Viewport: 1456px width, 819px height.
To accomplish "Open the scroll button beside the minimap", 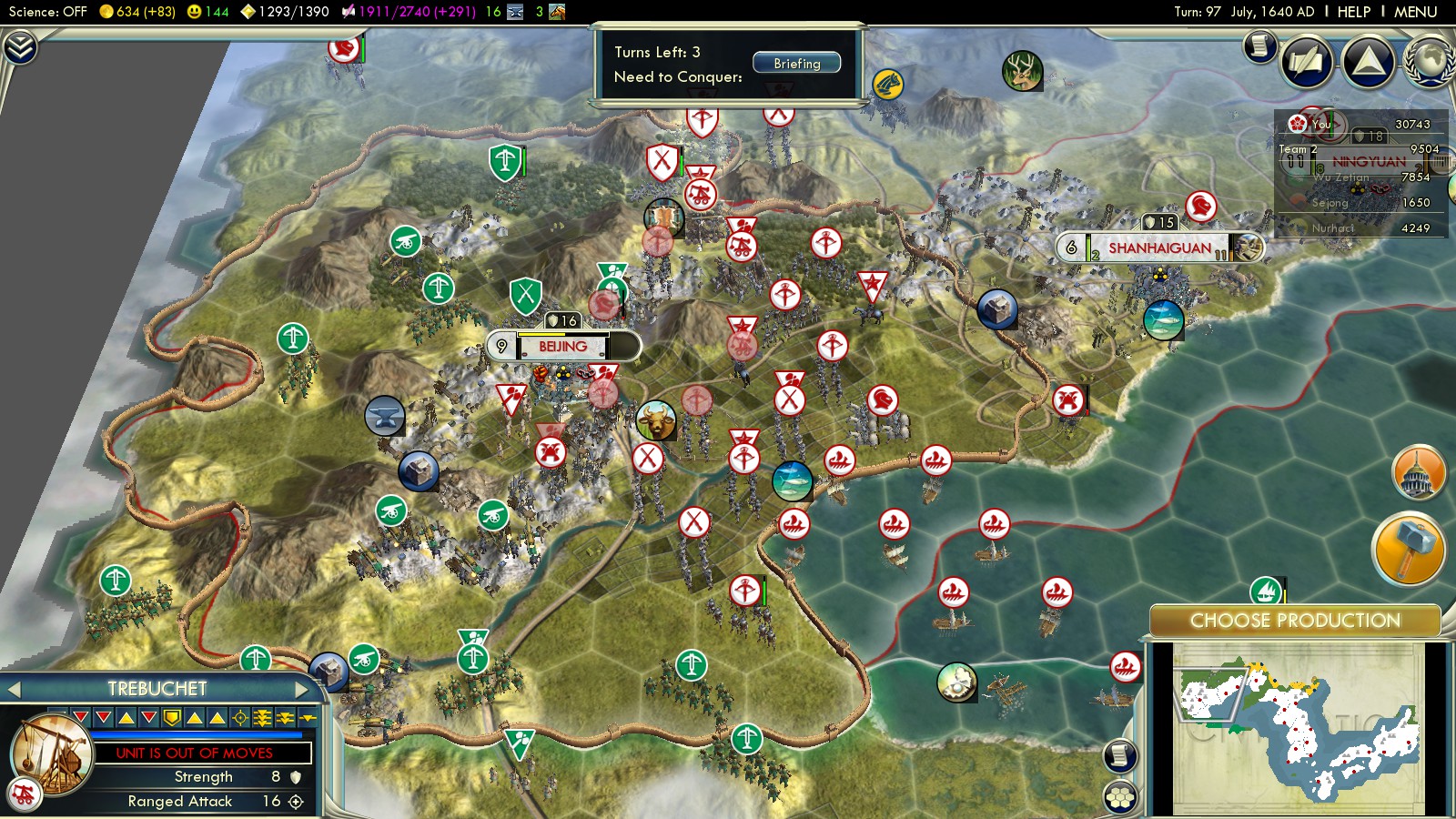I will 1120,755.
